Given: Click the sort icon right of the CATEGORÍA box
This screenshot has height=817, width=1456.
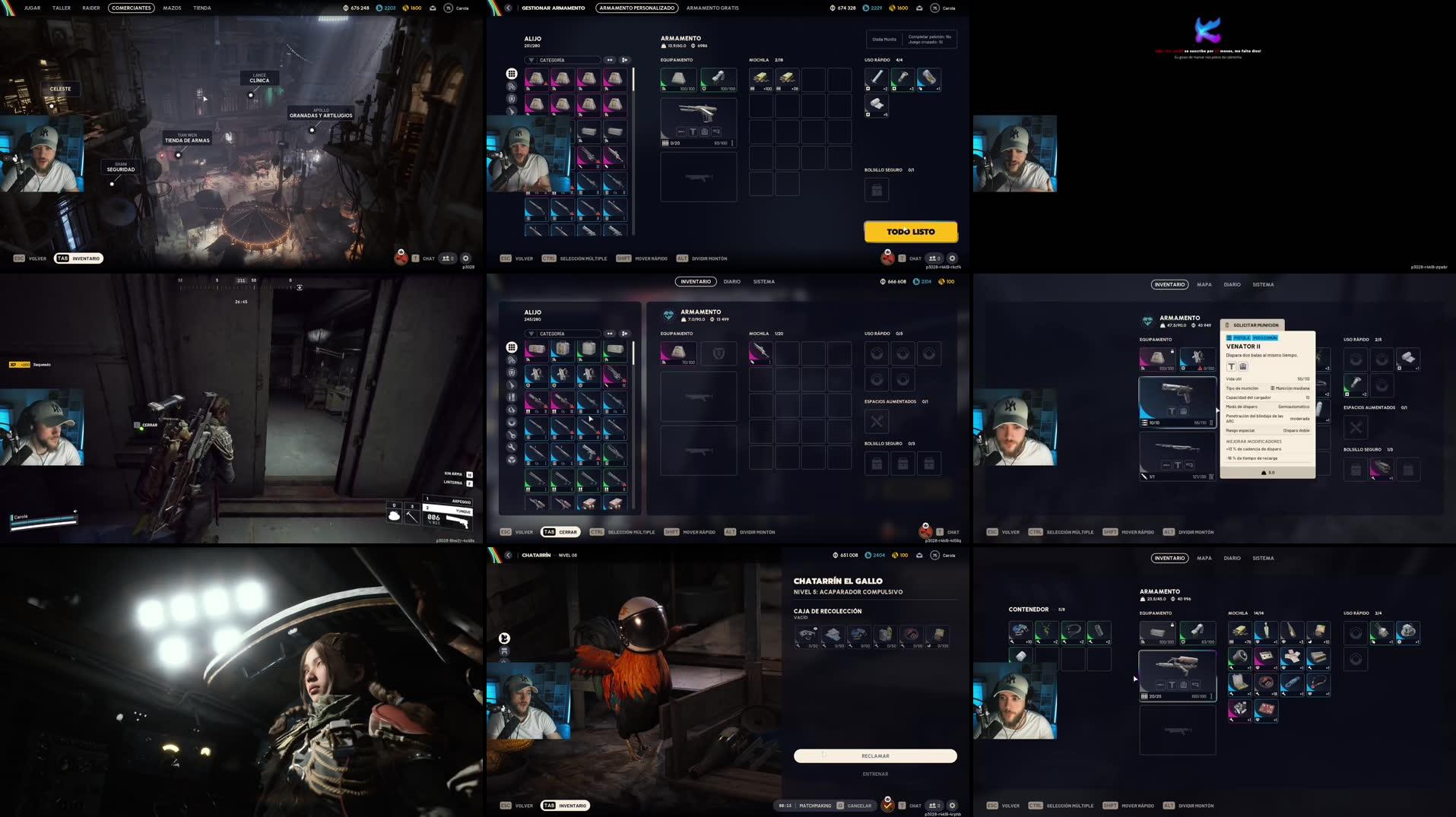Looking at the screenshot, I should pos(625,59).
